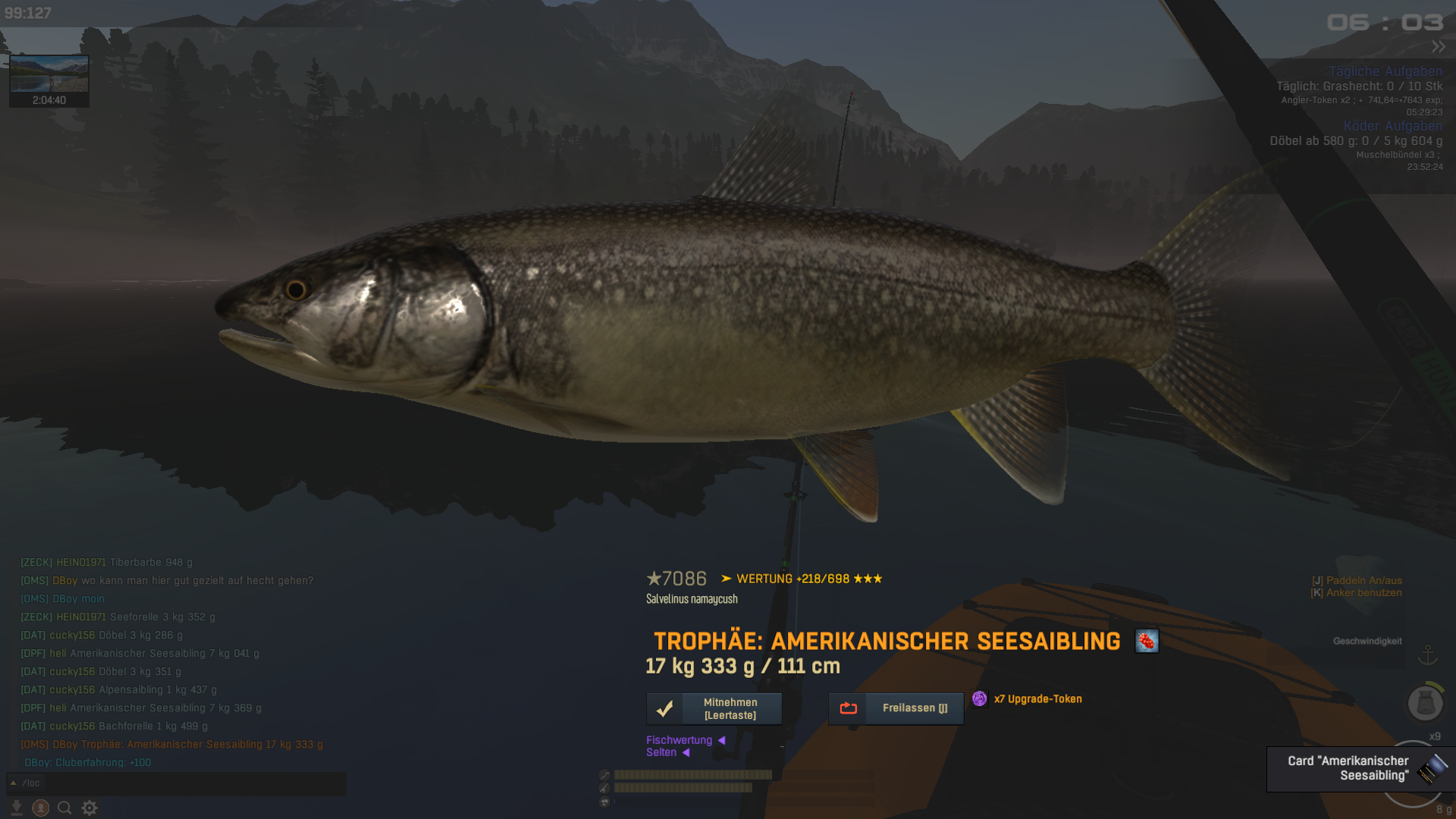Image resolution: width=1456 pixels, height=819 pixels.
Task: Click the anchor icon
Action: [1428, 654]
